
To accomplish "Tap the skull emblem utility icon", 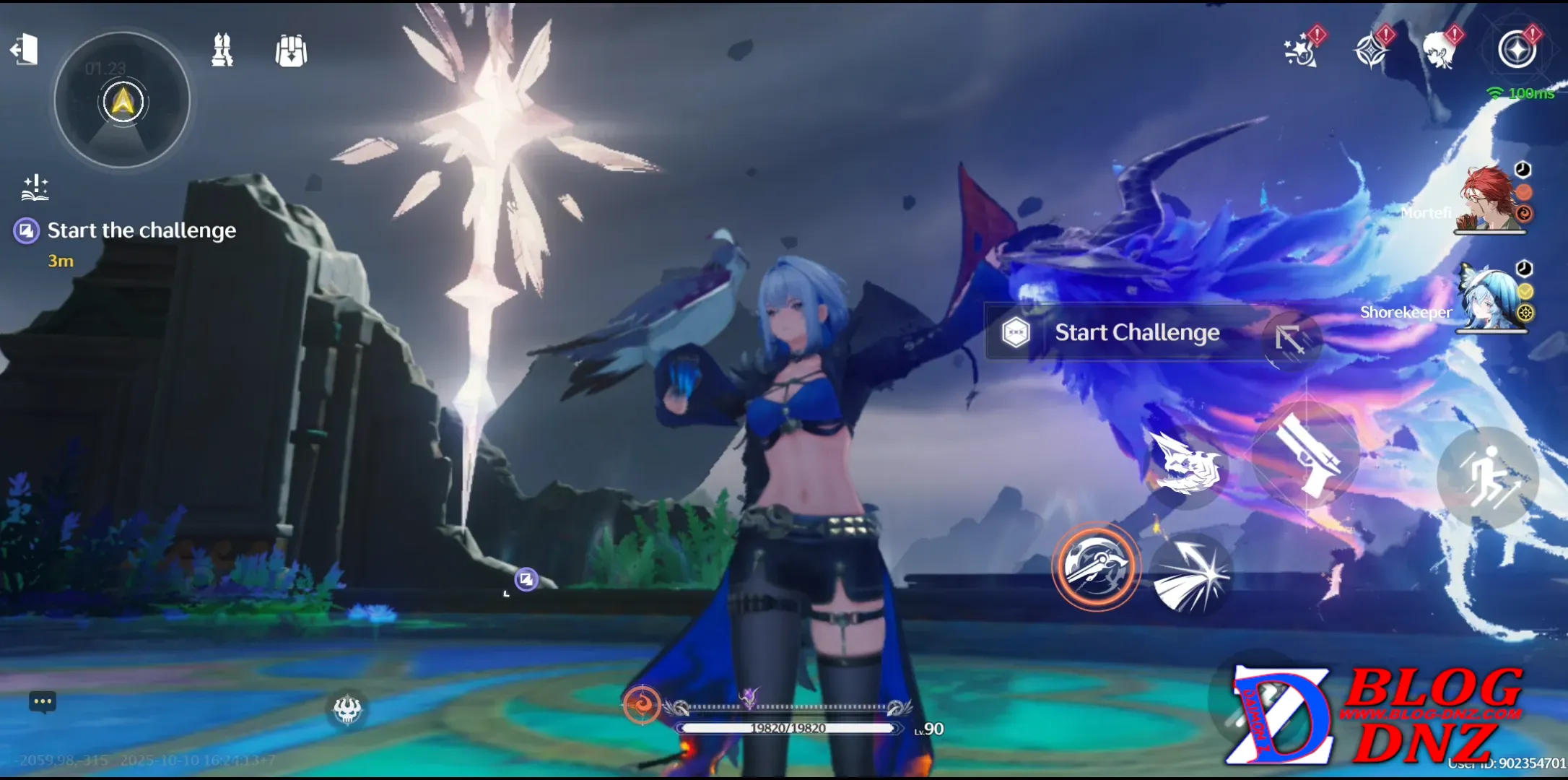I will 347,708.
